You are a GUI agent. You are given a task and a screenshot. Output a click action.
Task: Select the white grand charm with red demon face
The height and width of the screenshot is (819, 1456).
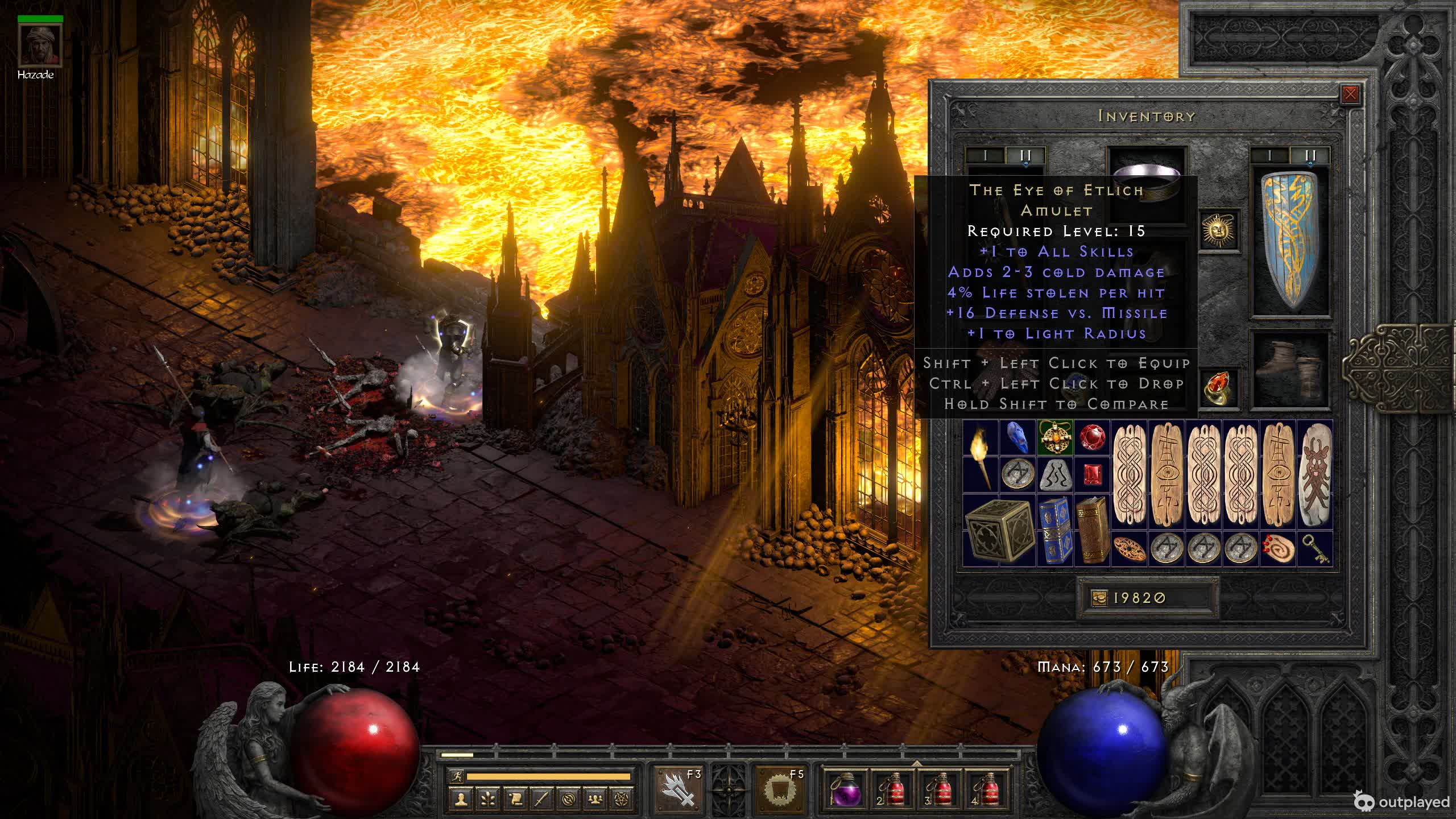(x=1315, y=474)
